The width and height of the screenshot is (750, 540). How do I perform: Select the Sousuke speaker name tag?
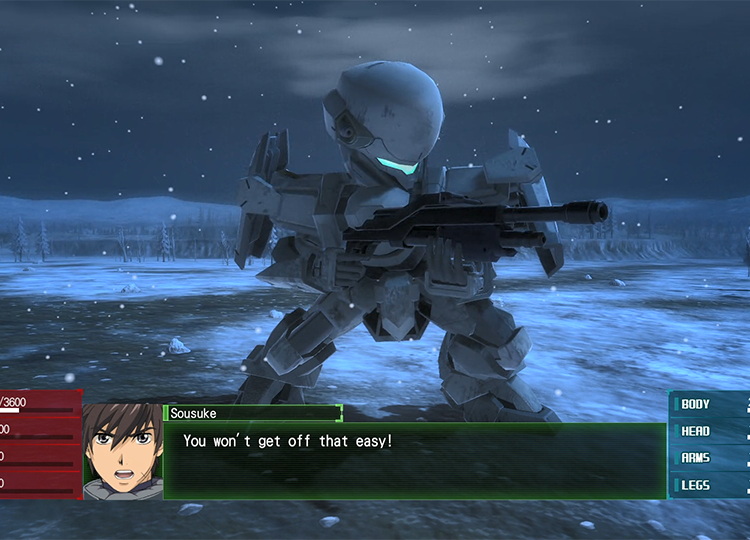254,413
